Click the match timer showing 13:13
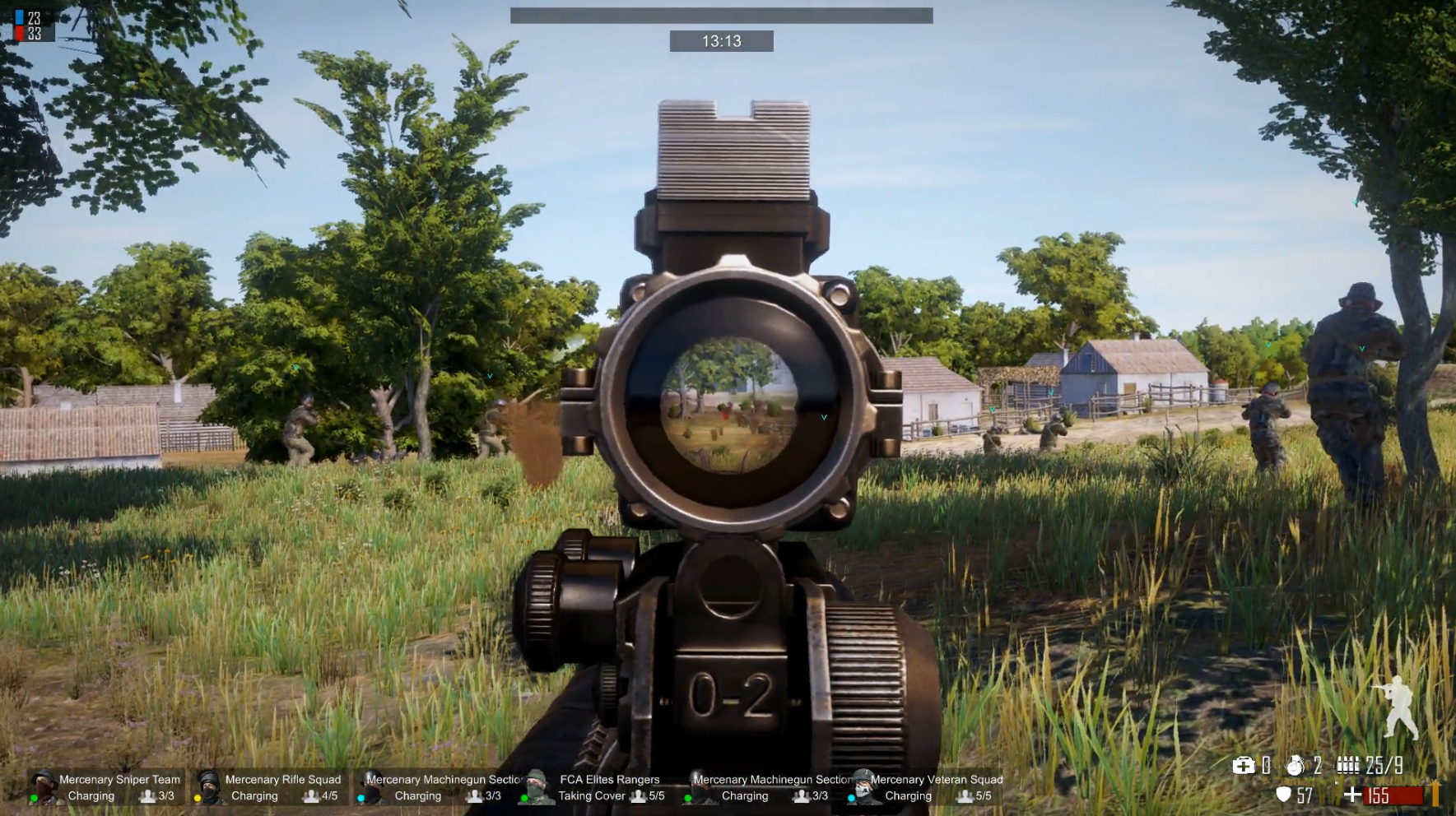This screenshot has height=816, width=1456. tap(722, 41)
